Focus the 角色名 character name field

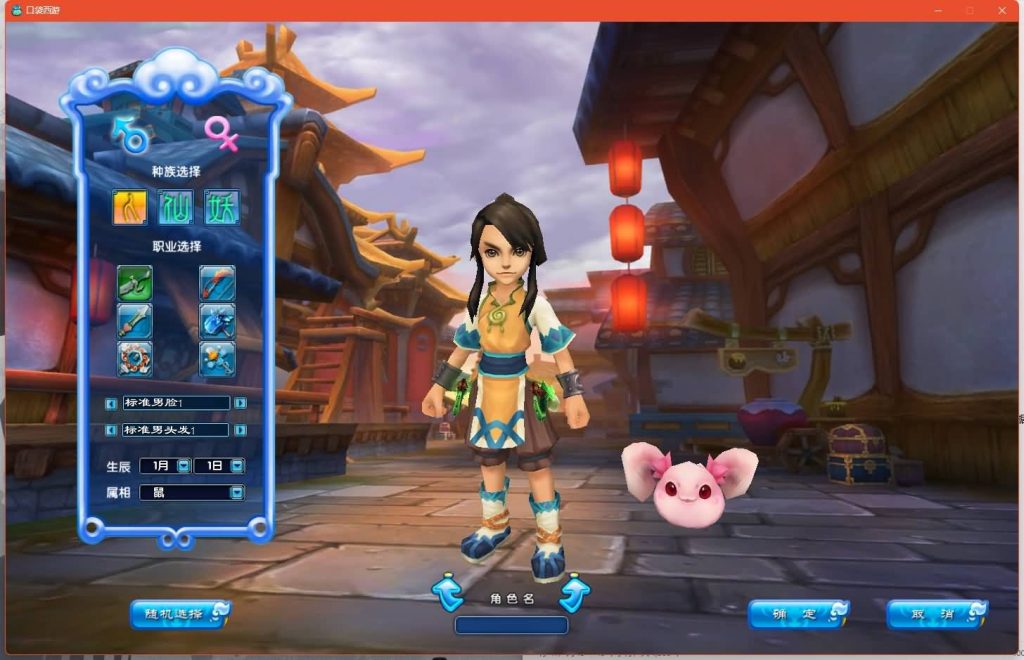(x=511, y=625)
